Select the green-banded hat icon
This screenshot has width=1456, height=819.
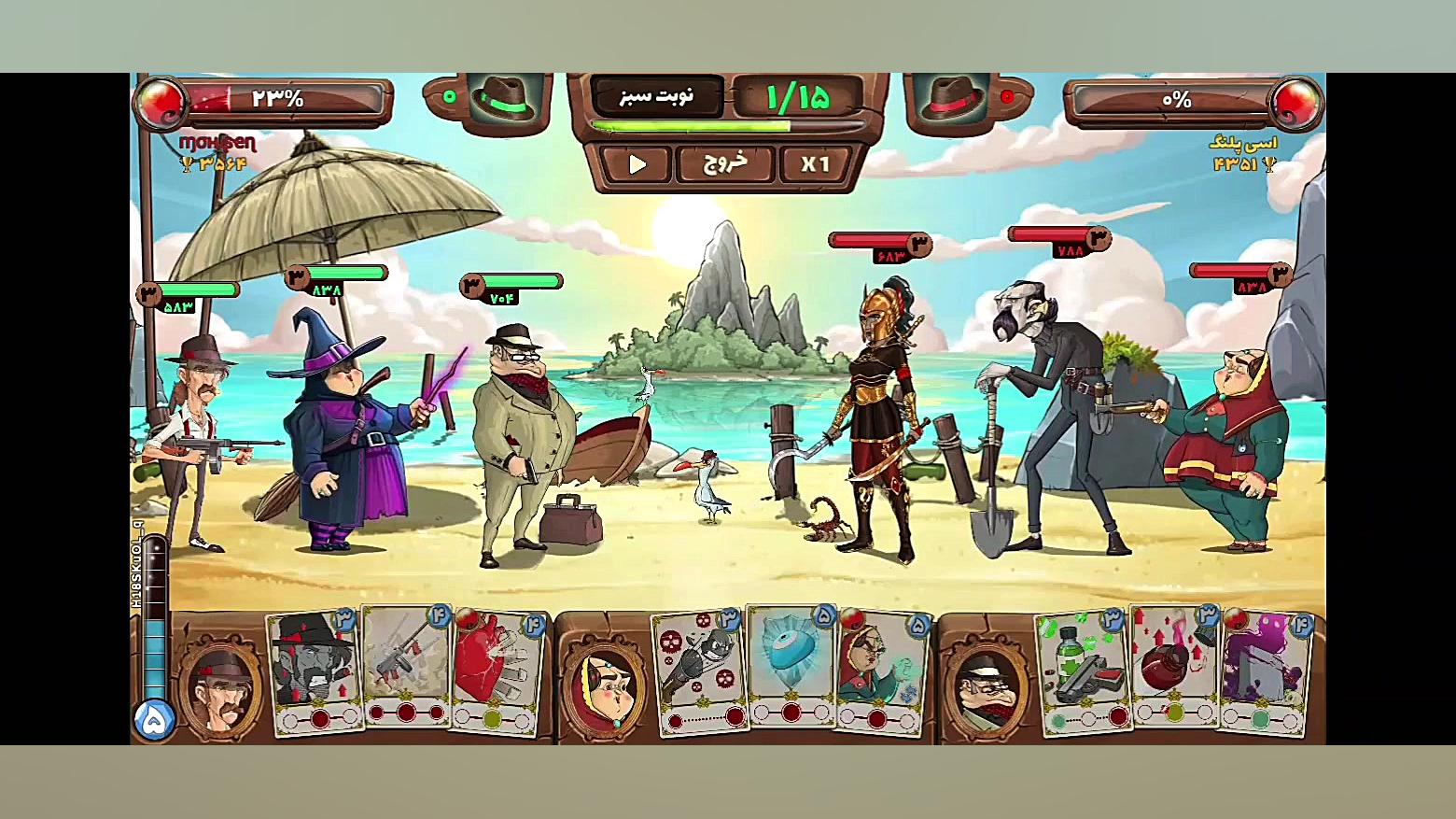pos(504,97)
